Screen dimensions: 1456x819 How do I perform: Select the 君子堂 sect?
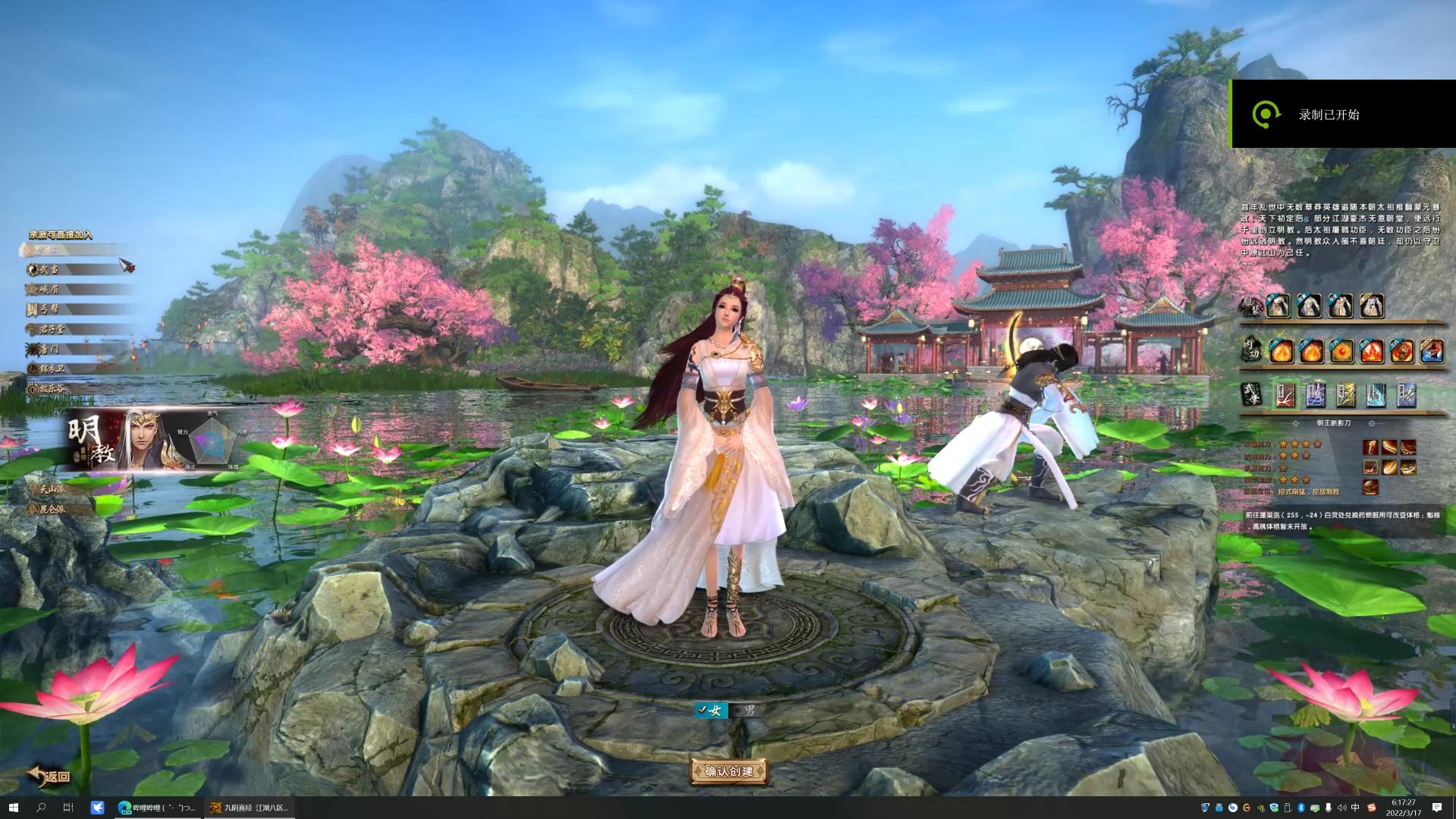[x=52, y=329]
